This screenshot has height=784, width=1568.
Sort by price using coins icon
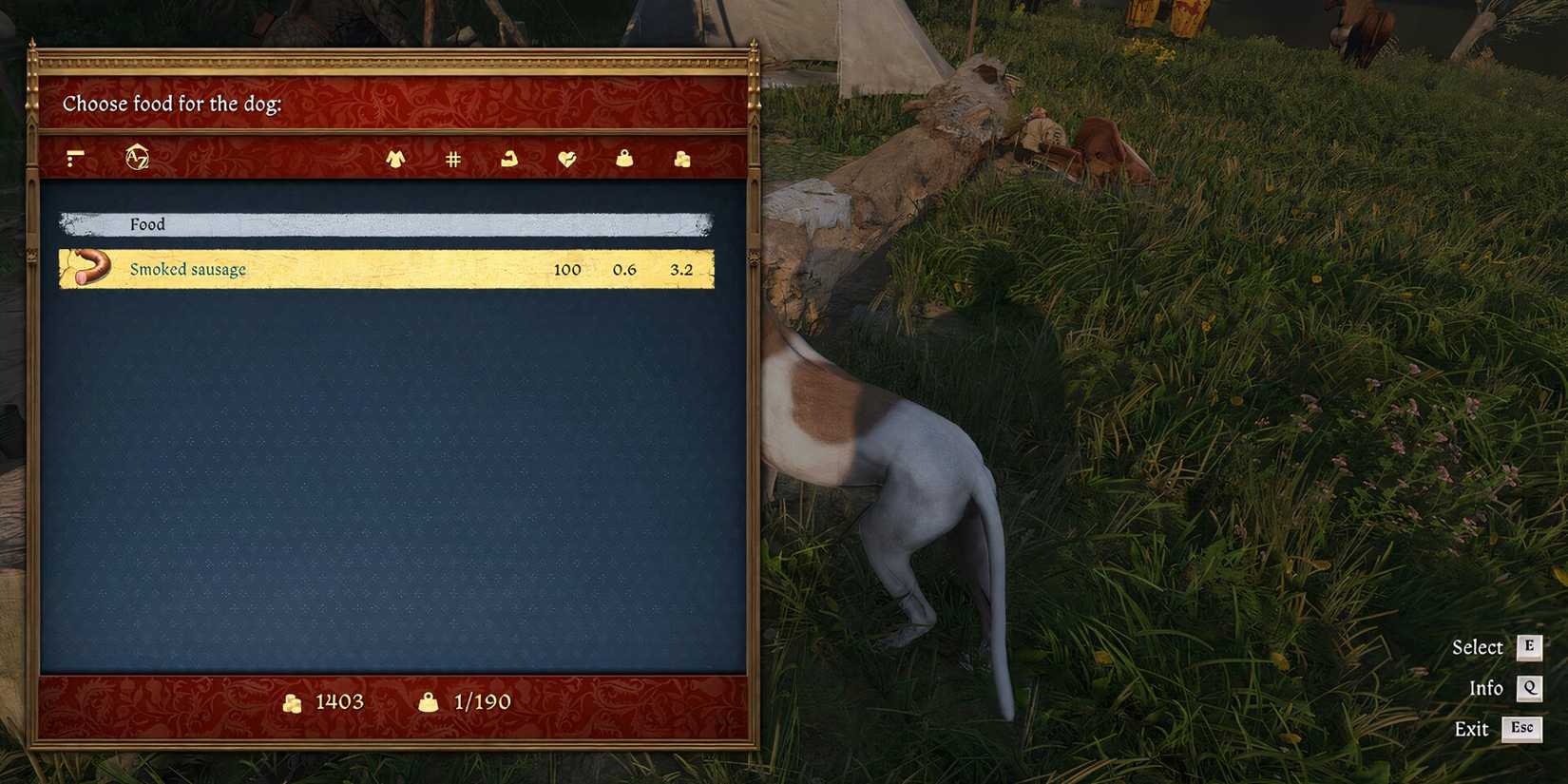coord(680,158)
